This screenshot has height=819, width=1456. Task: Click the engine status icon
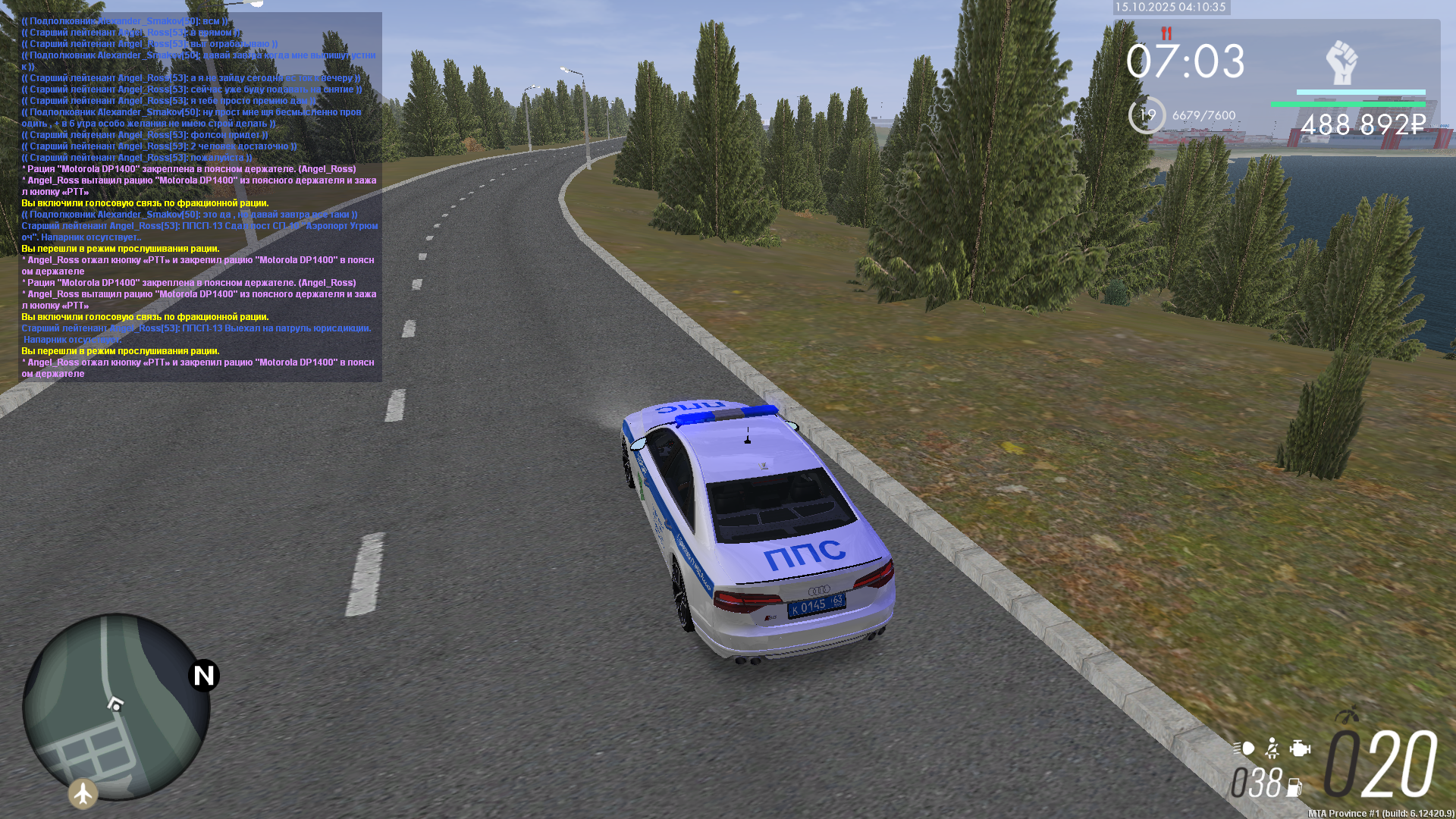1300,748
